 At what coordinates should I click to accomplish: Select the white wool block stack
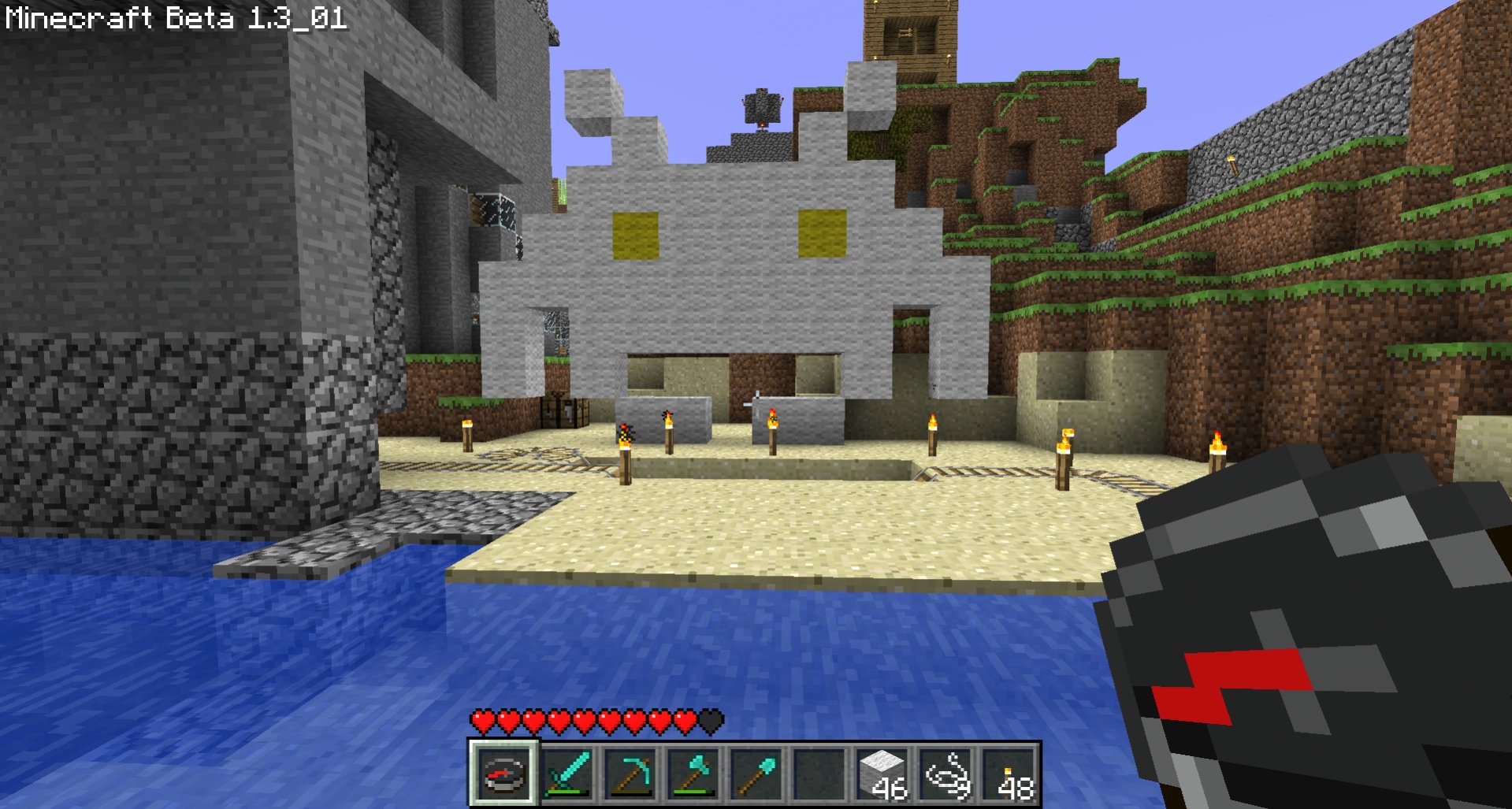pyautogui.click(x=882, y=773)
